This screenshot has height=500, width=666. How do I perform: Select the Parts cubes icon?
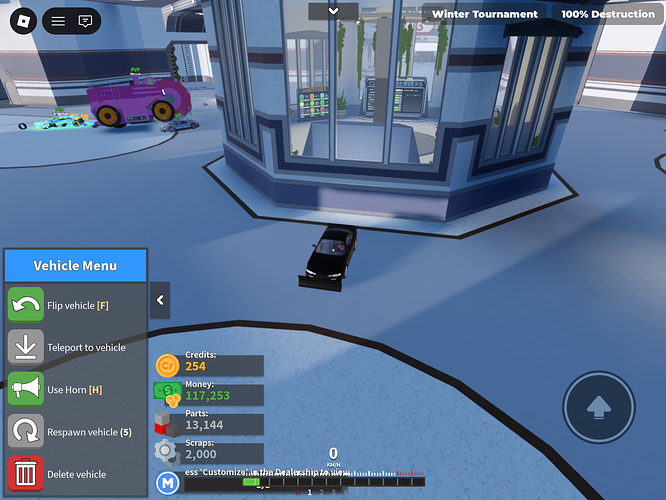[167, 424]
